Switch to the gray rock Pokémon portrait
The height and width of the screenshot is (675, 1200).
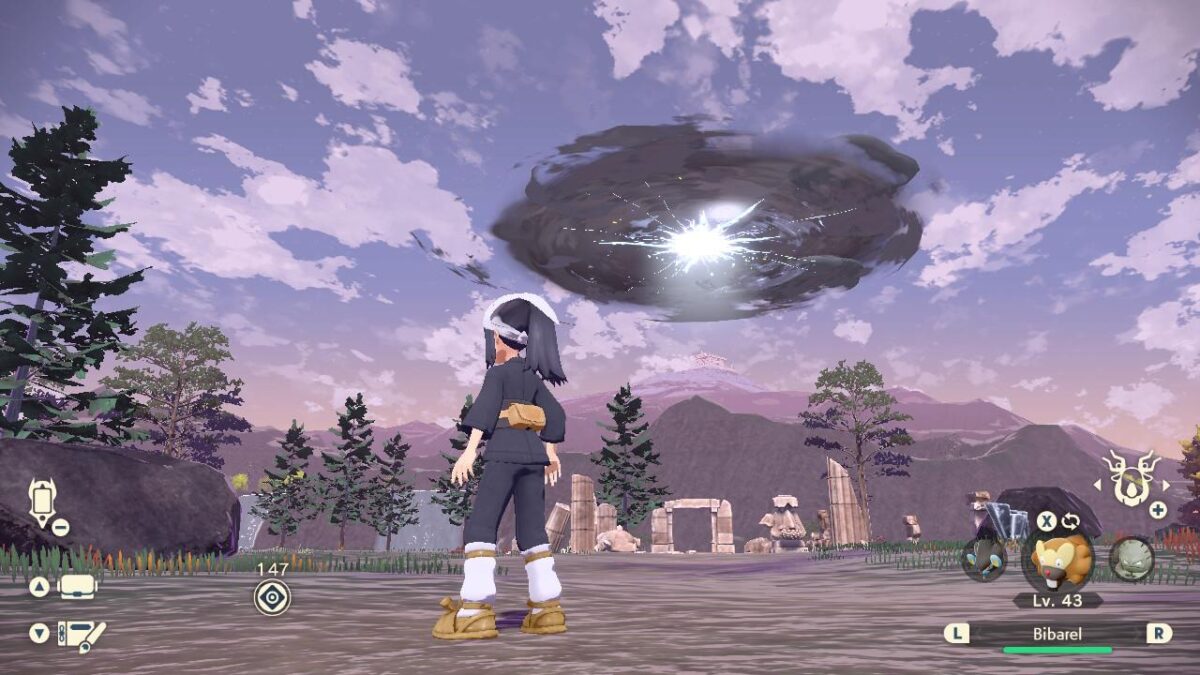click(1132, 558)
